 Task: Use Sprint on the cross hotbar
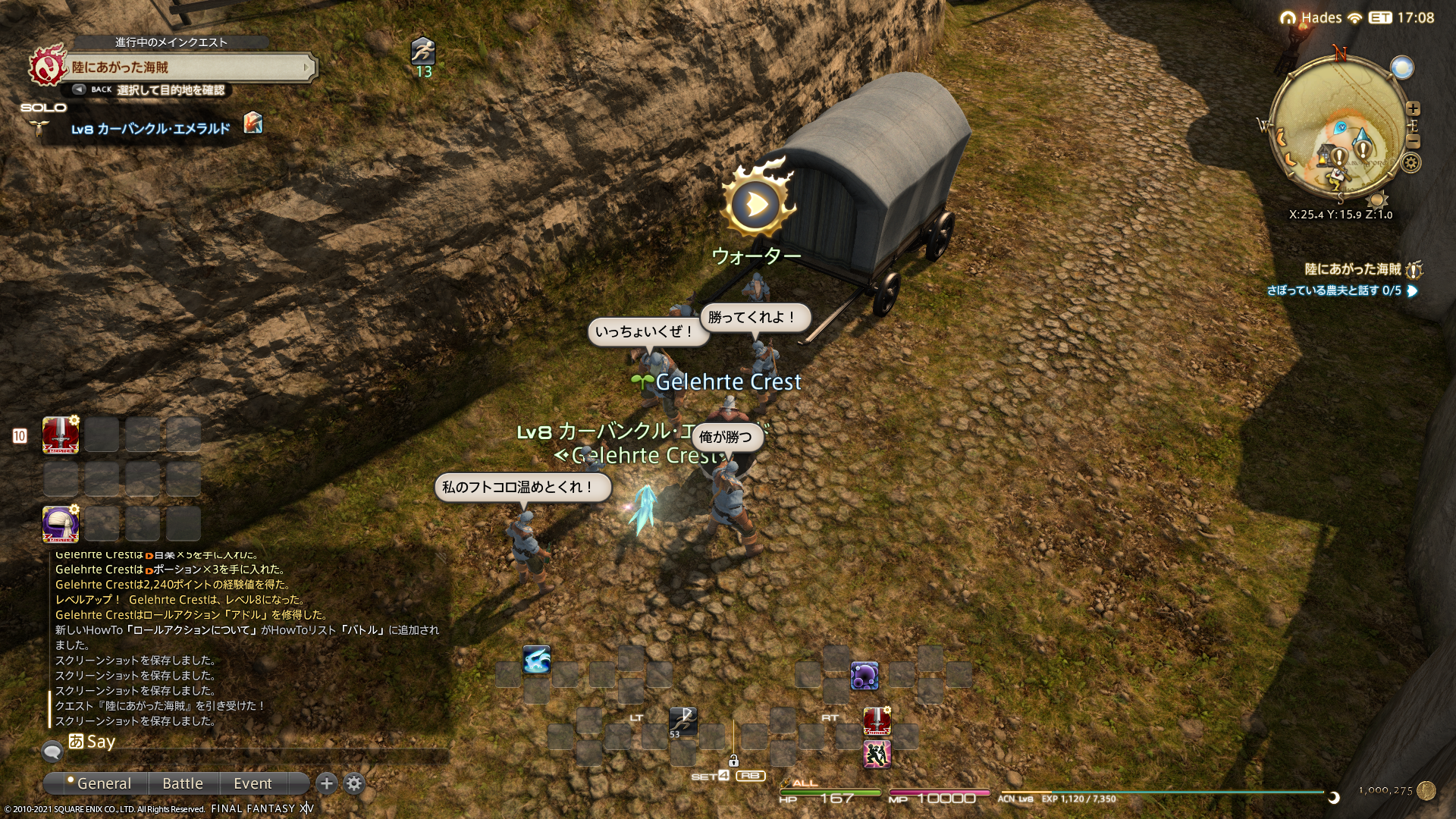682,721
